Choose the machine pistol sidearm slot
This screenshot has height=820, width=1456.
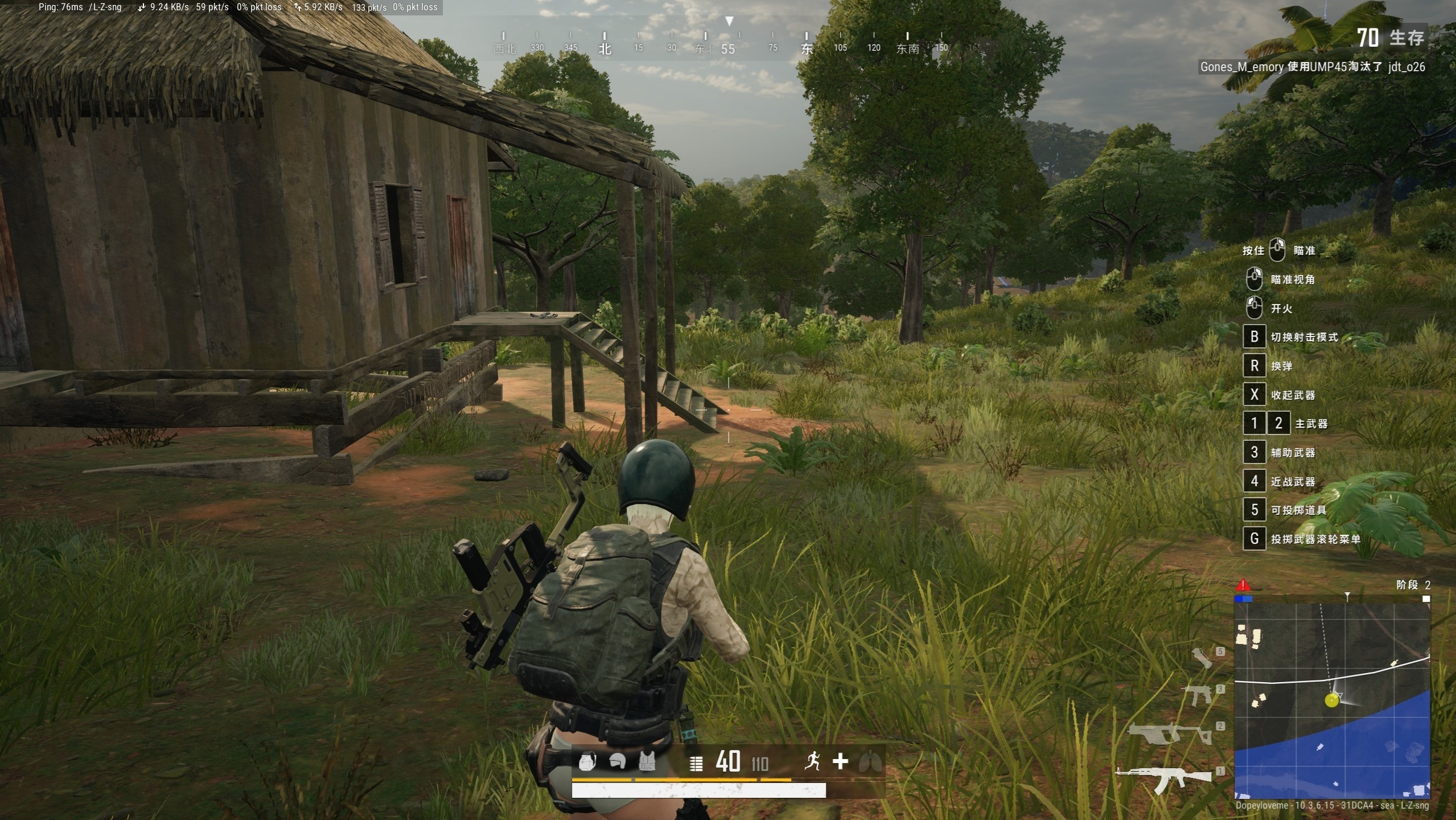pos(1198,695)
